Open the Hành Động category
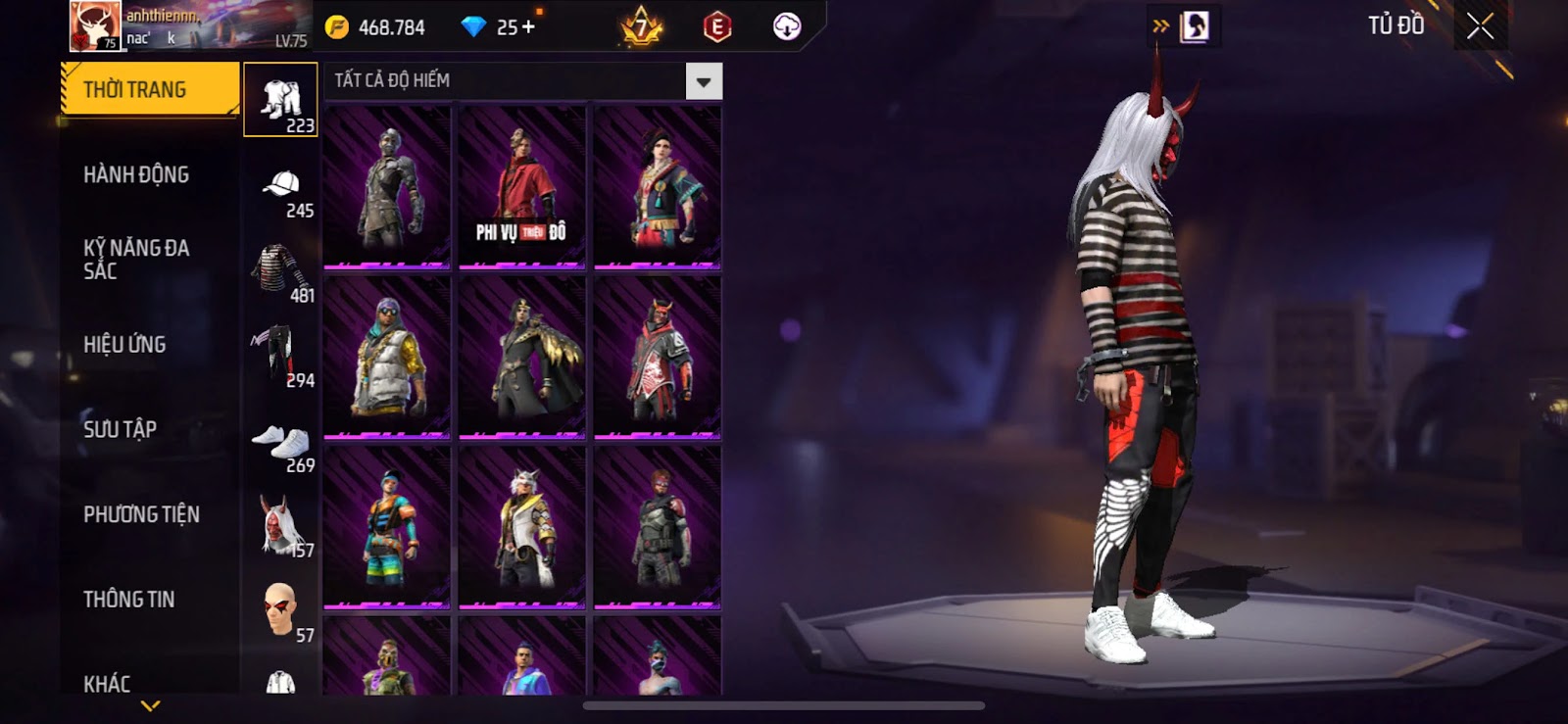This screenshot has height=724, width=1568. tap(136, 175)
